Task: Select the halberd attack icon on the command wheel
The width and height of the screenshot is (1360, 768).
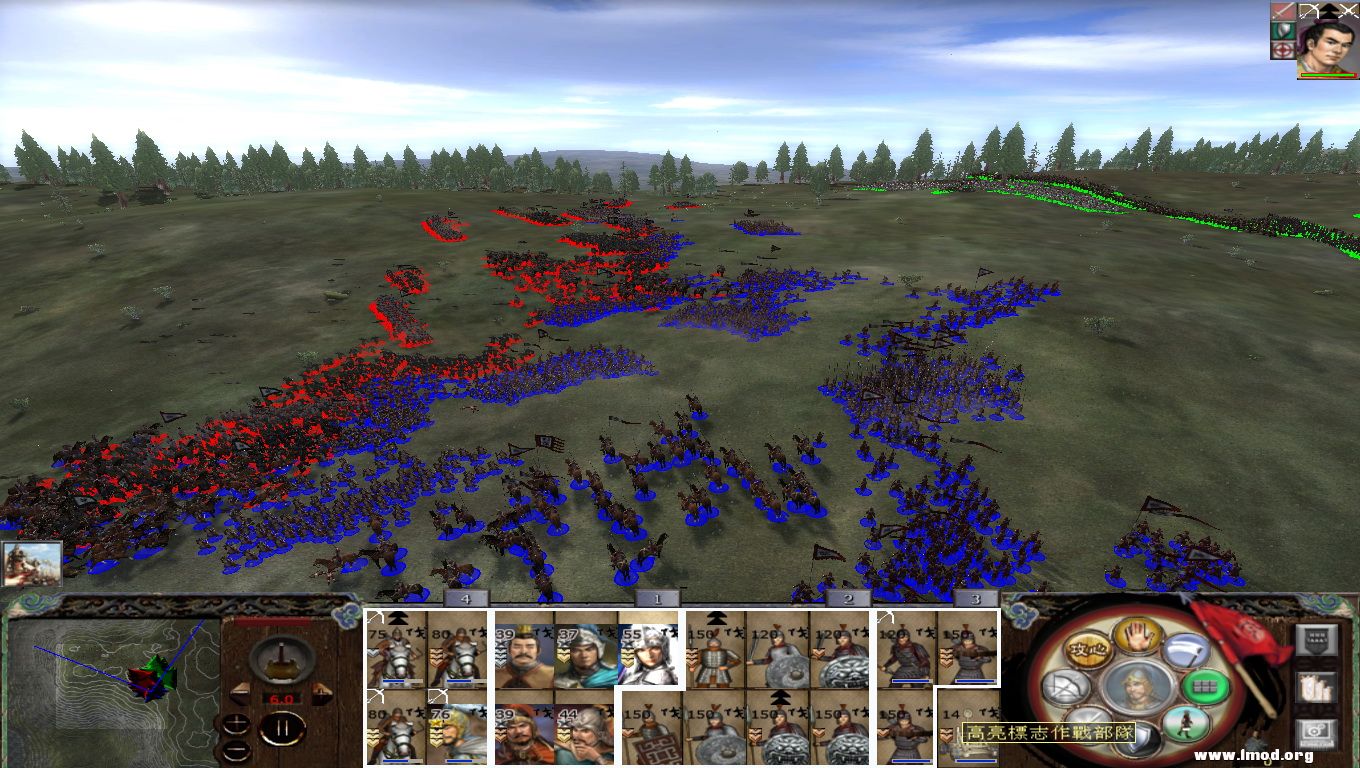Action: tap(1188, 650)
